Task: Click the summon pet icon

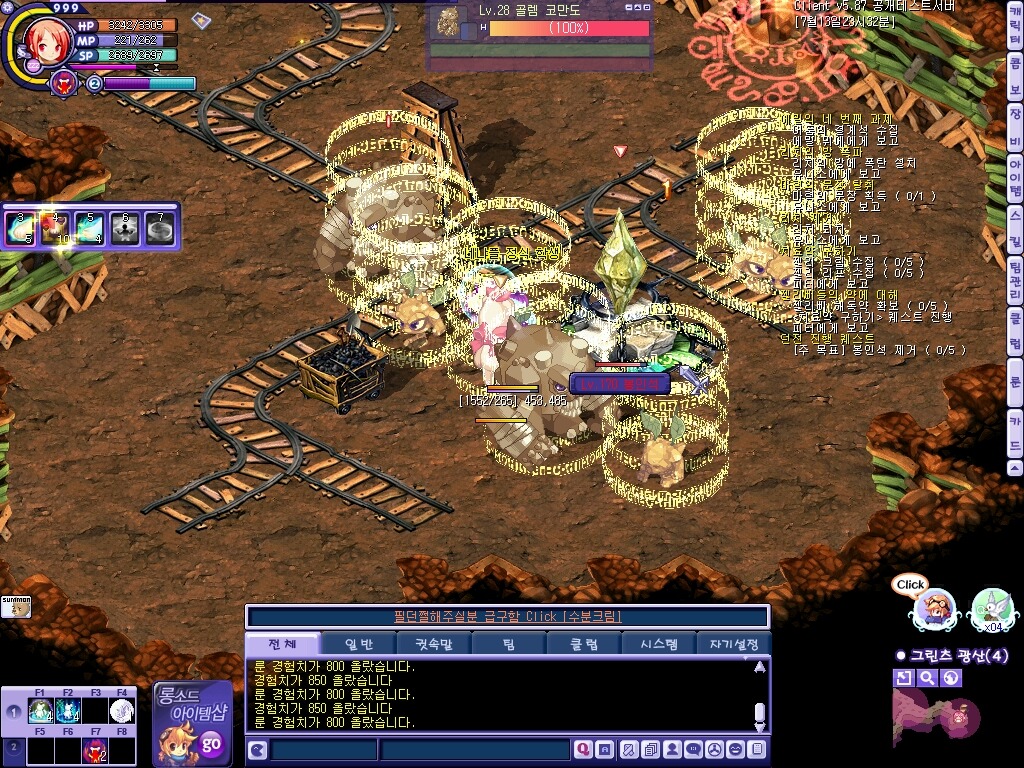Action: tap(16, 606)
